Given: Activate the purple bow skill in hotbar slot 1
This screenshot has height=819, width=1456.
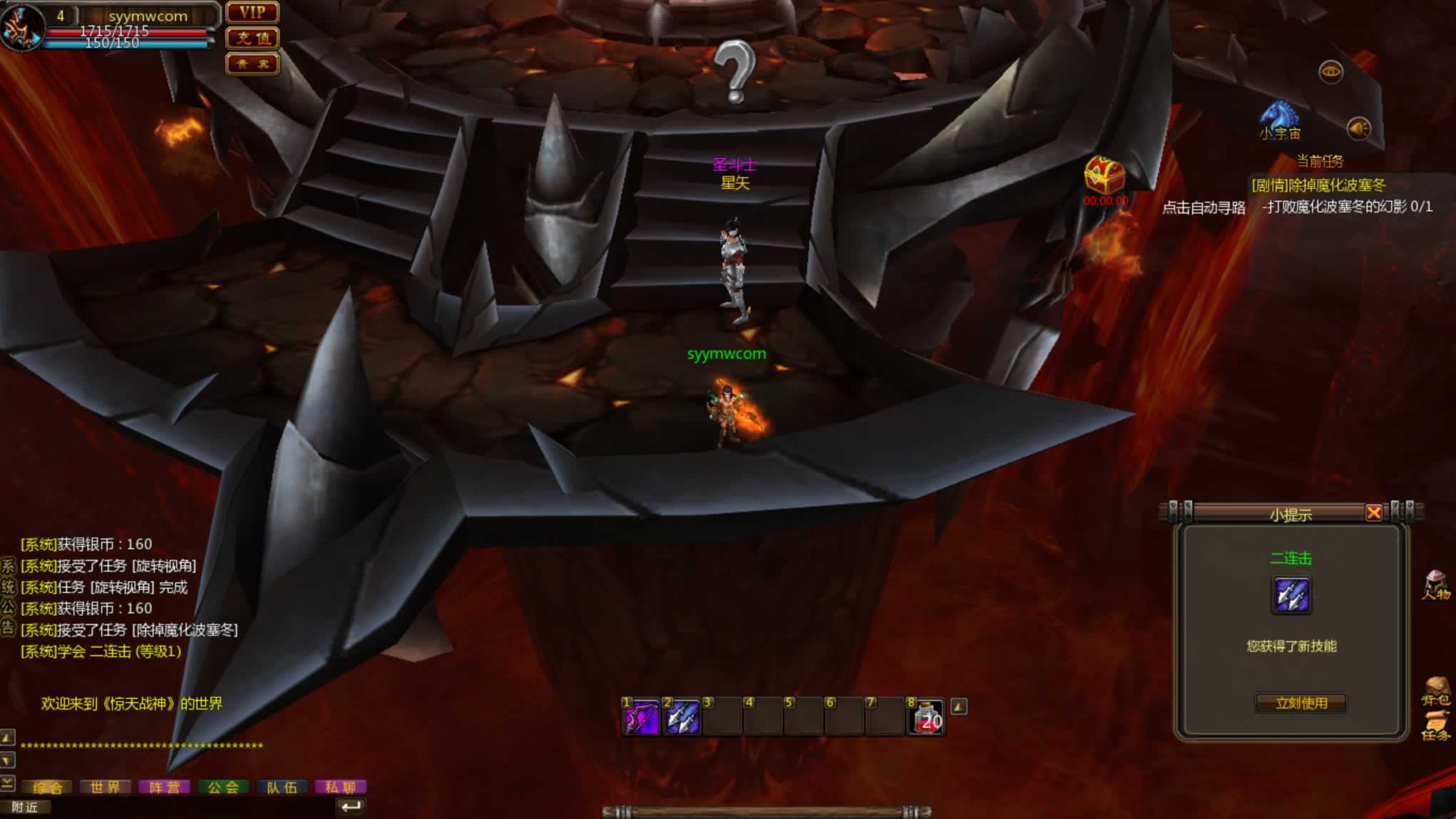Looking at the screenshot, I should [641, 717].
